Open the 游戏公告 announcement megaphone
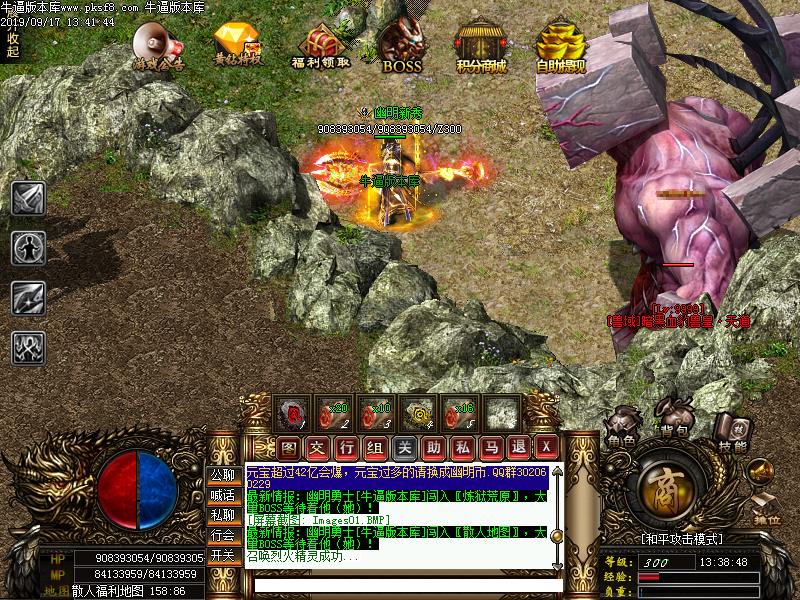 [158, 45]
